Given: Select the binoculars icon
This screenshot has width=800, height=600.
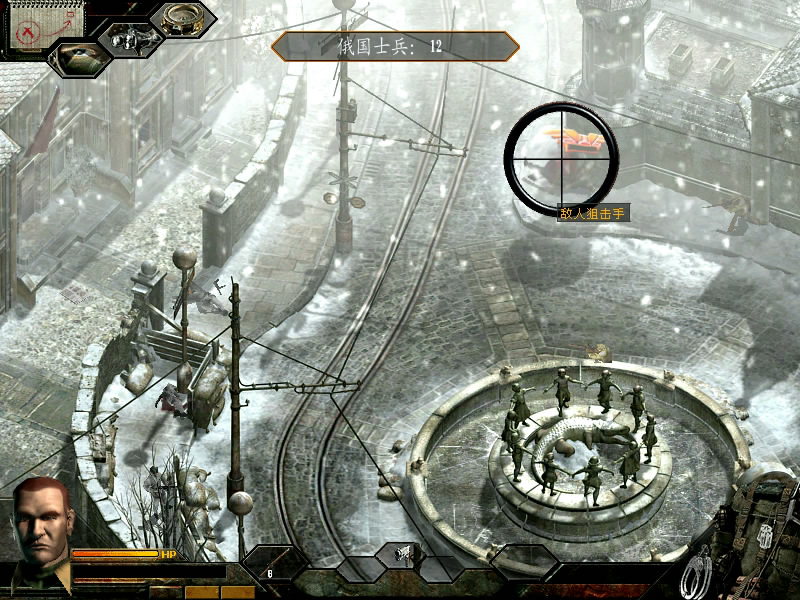Looking at the screenshot, I should pos(127,39).
